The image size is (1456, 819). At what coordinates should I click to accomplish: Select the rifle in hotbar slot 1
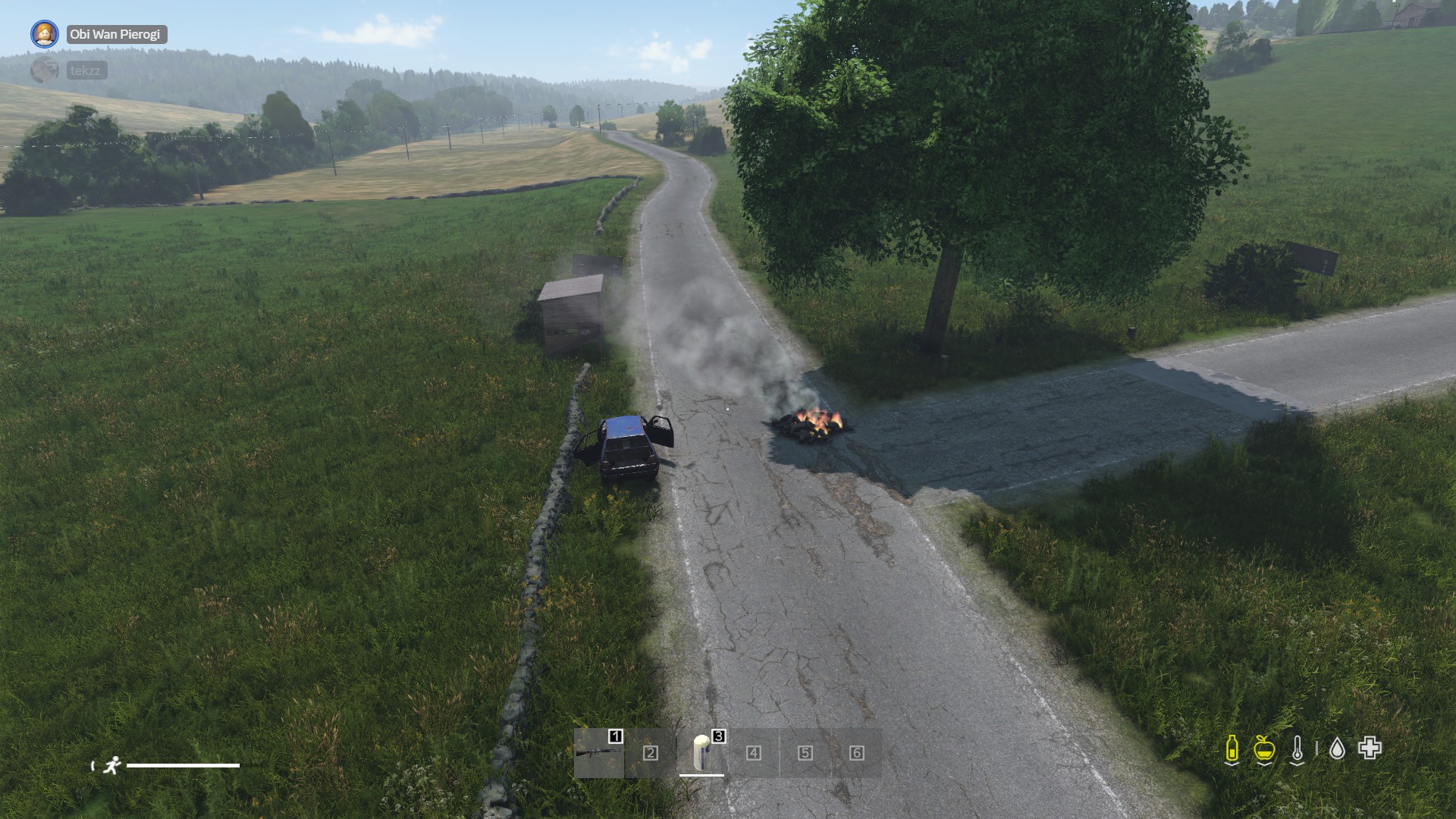pyautogui.click(x=598, y=753)
